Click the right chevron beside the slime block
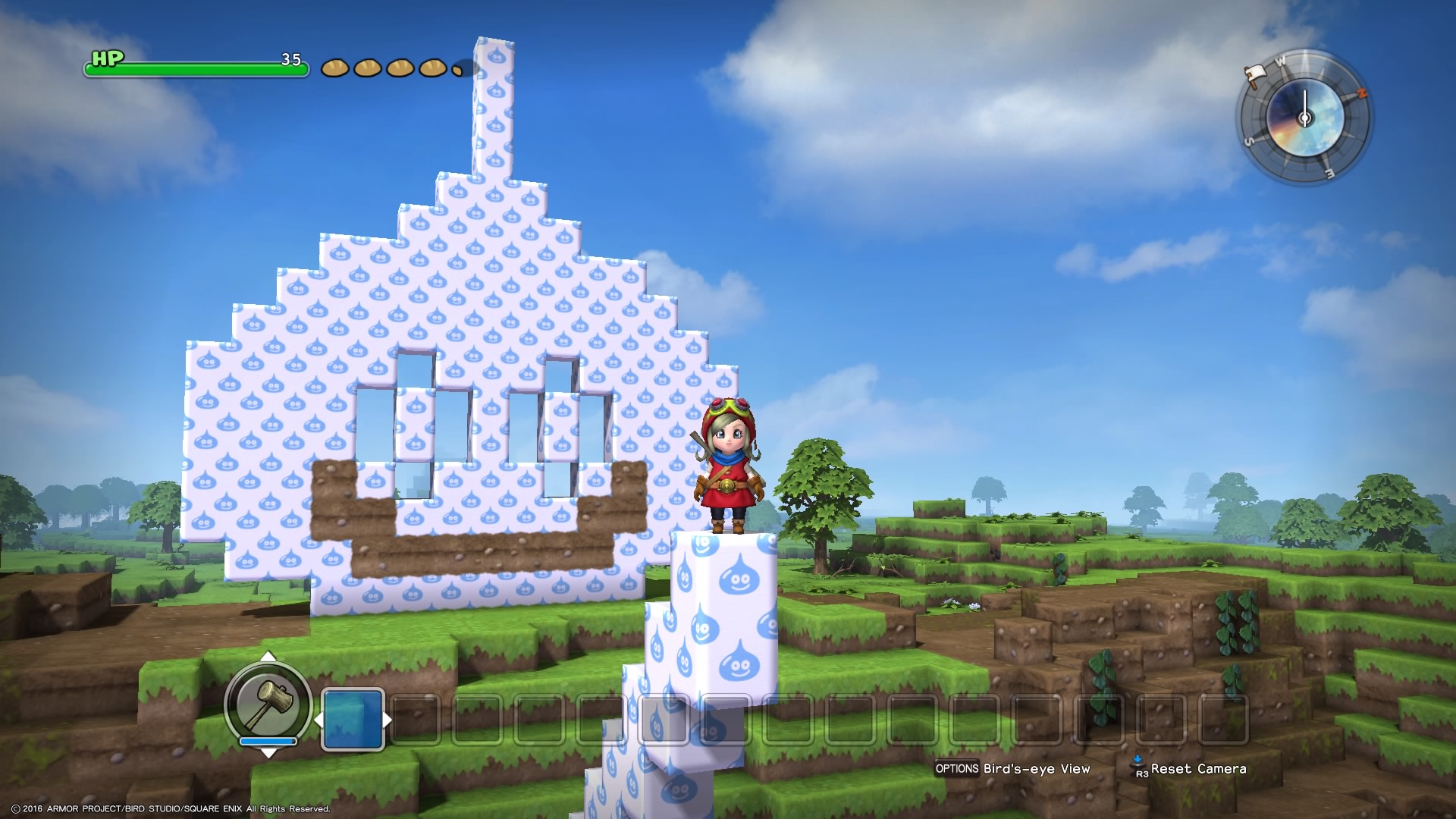The height and width of the screenshot is (819, 1456). (388, 719)
